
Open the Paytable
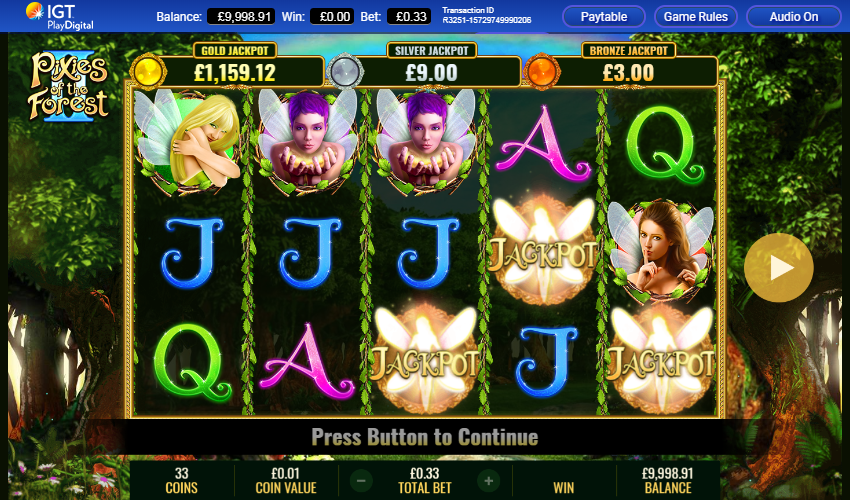pyautogui.click(x=603, y=17)
